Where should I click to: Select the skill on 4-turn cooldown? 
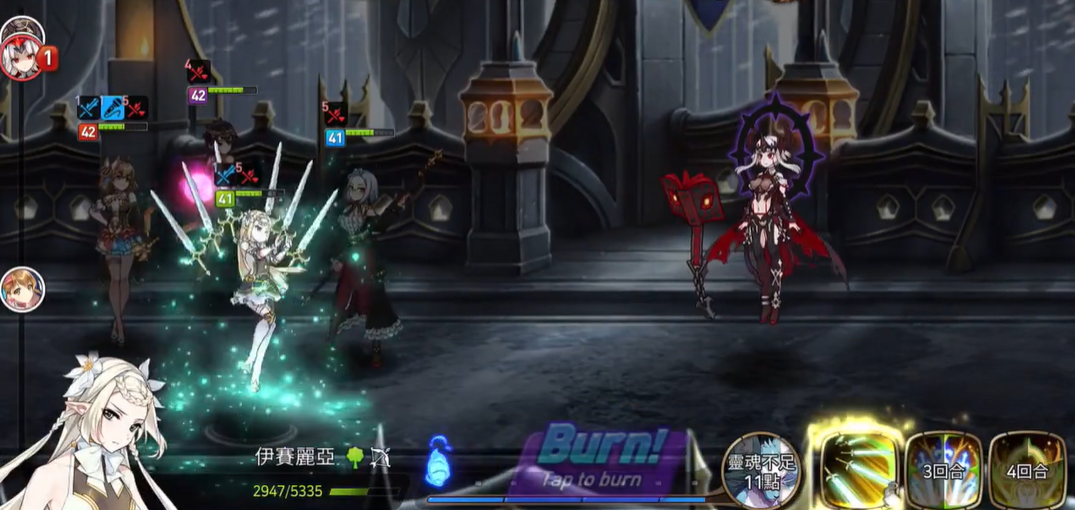point(1027,468)
